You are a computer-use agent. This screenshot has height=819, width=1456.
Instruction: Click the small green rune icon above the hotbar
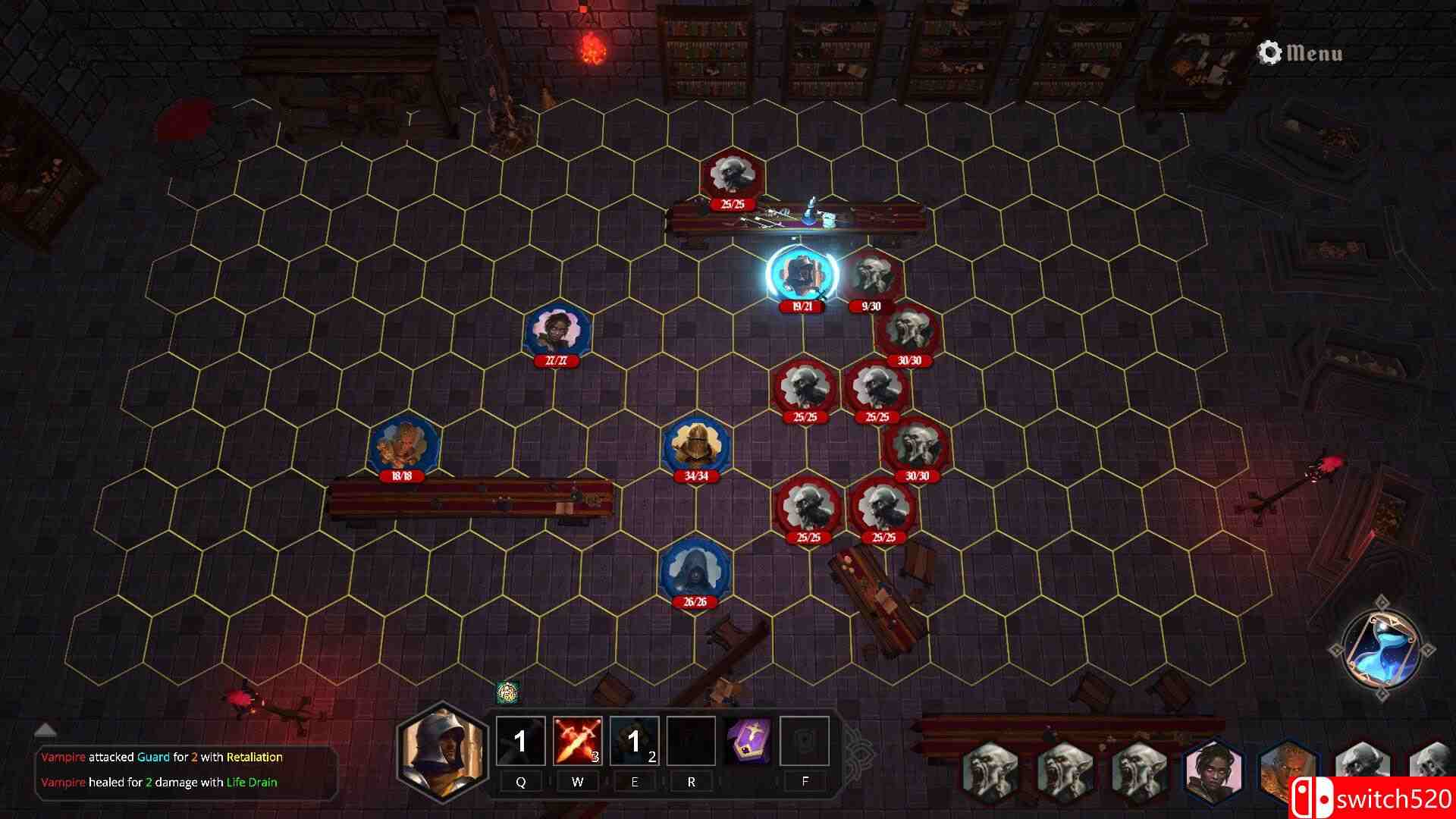click(x=504, y=692)
